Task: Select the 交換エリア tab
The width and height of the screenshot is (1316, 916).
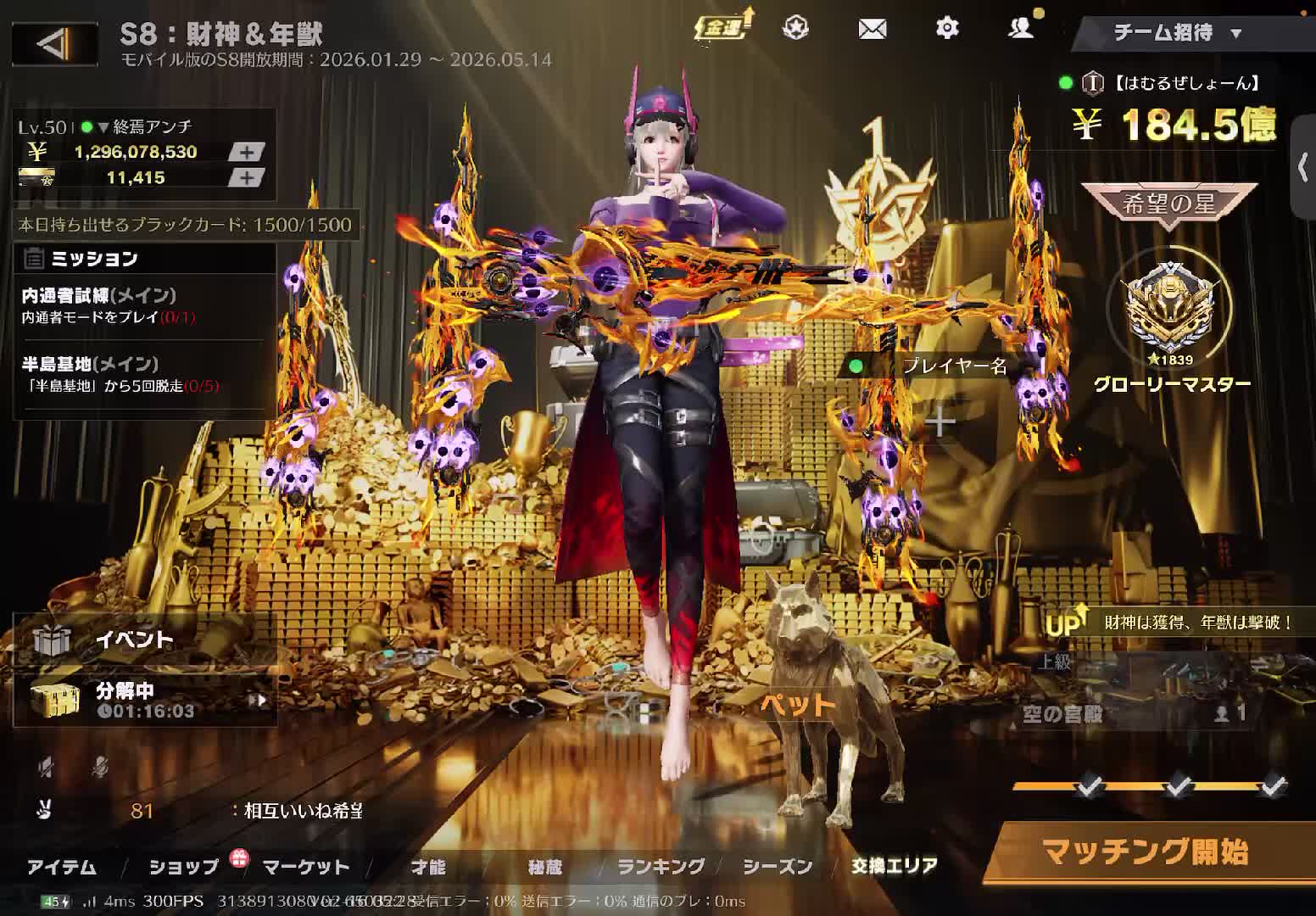Action: (895, 865)
